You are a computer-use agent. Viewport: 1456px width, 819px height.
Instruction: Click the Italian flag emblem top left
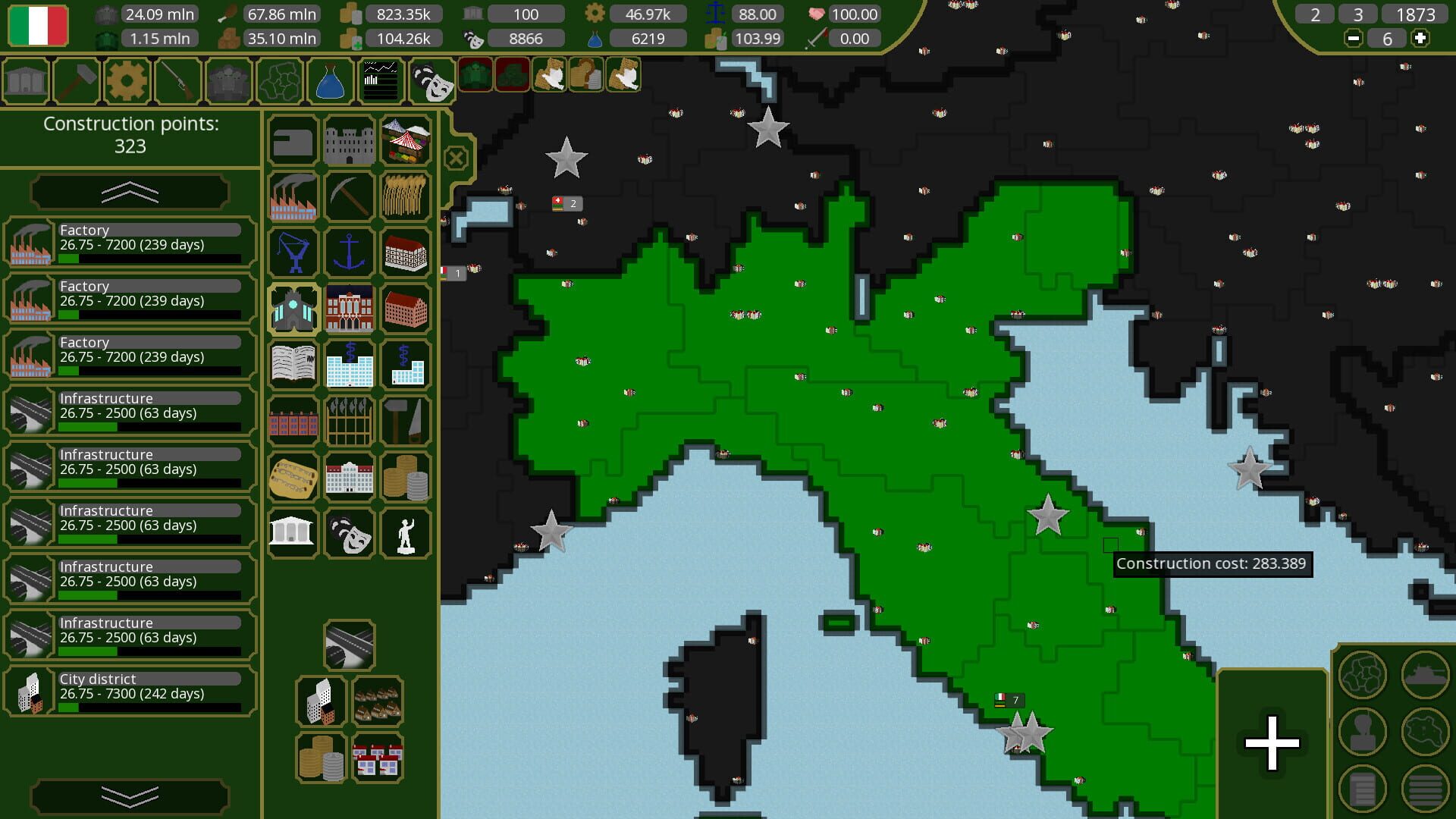point(36,25)
